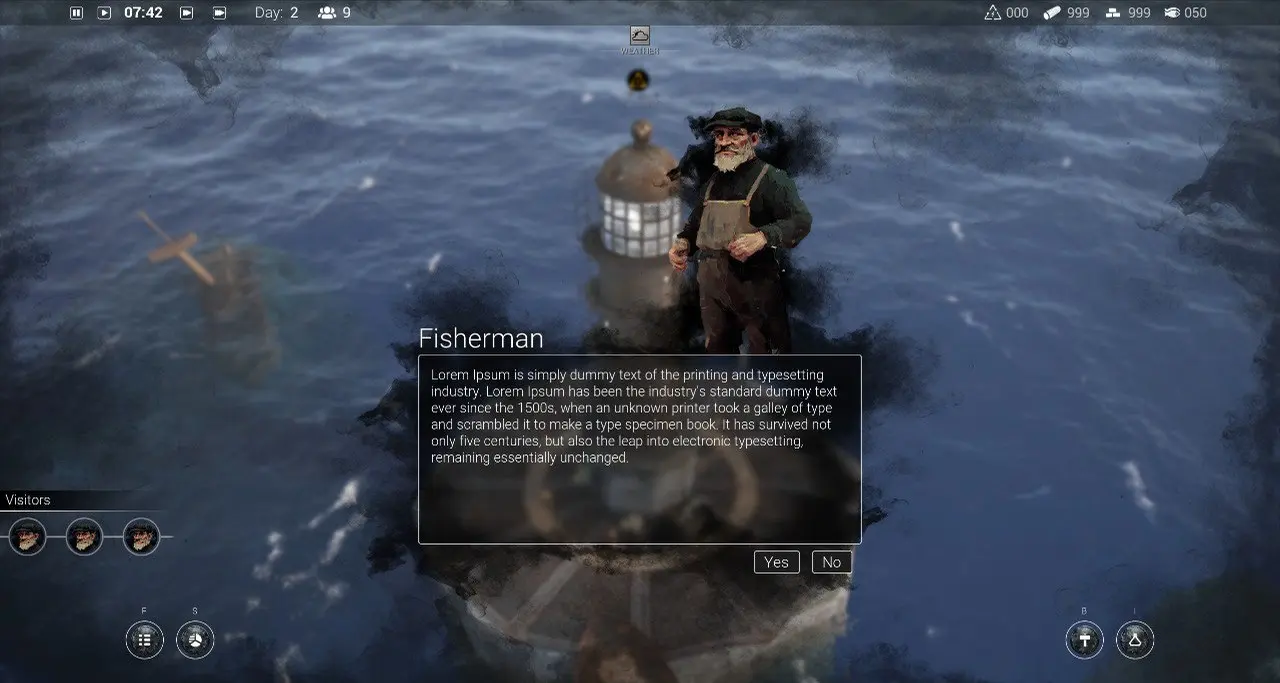Set the fastest game speed
Image resolution: width=1280 pixels, height=683 pixels.
[x=219, y=13]
